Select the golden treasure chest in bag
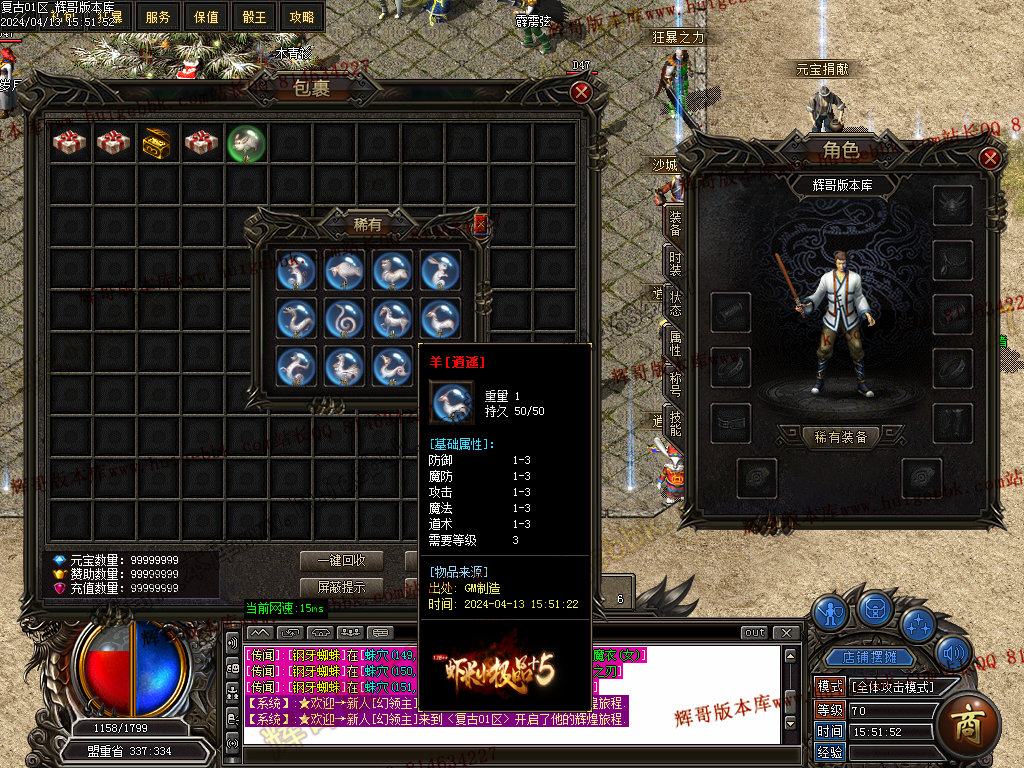The height and width of the screenshot is (768, 1024). coord(157,143)
